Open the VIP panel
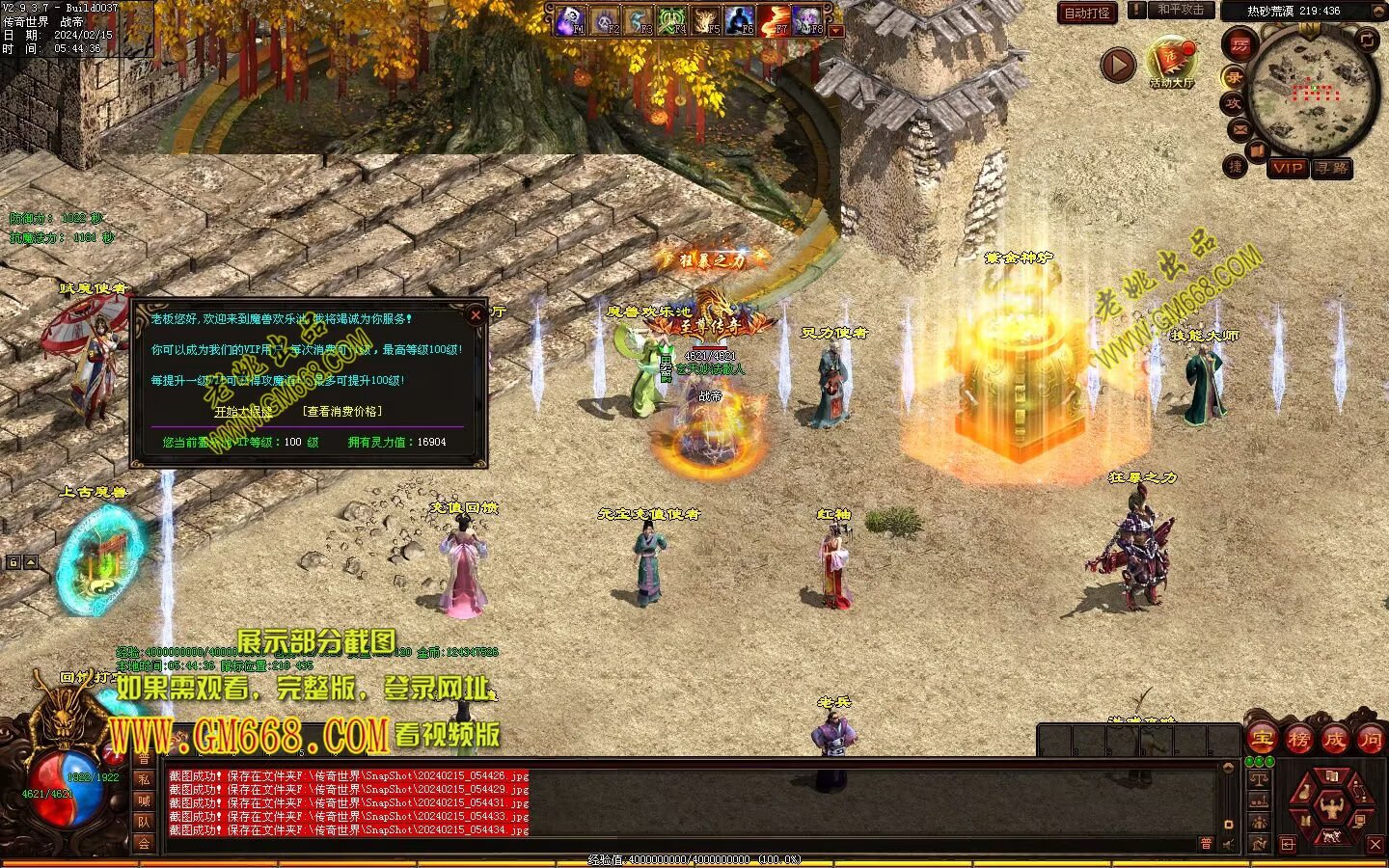This screenshot has width=1389, height=868. [1287, 168]
